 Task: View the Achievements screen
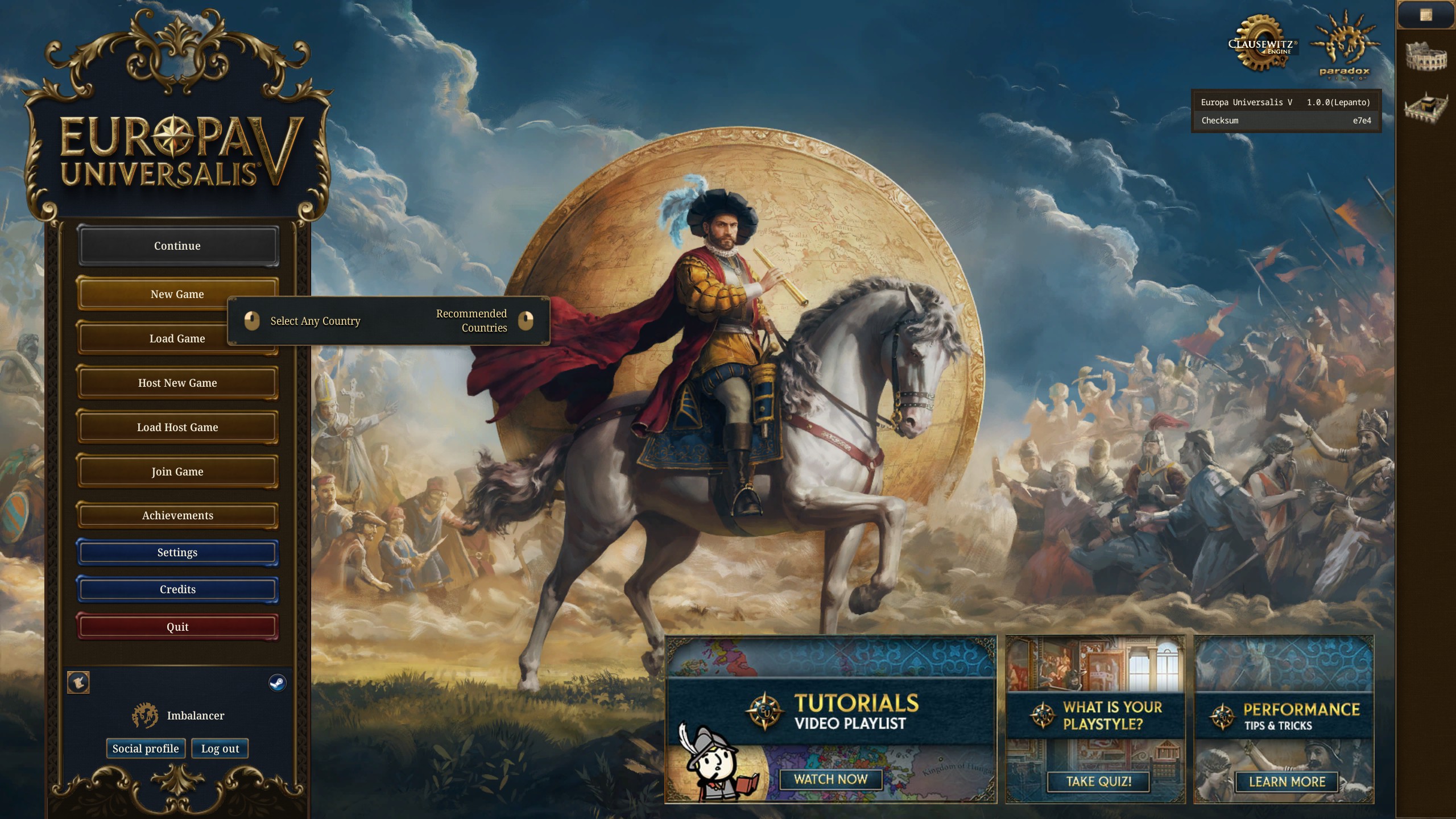coord(177,515)
